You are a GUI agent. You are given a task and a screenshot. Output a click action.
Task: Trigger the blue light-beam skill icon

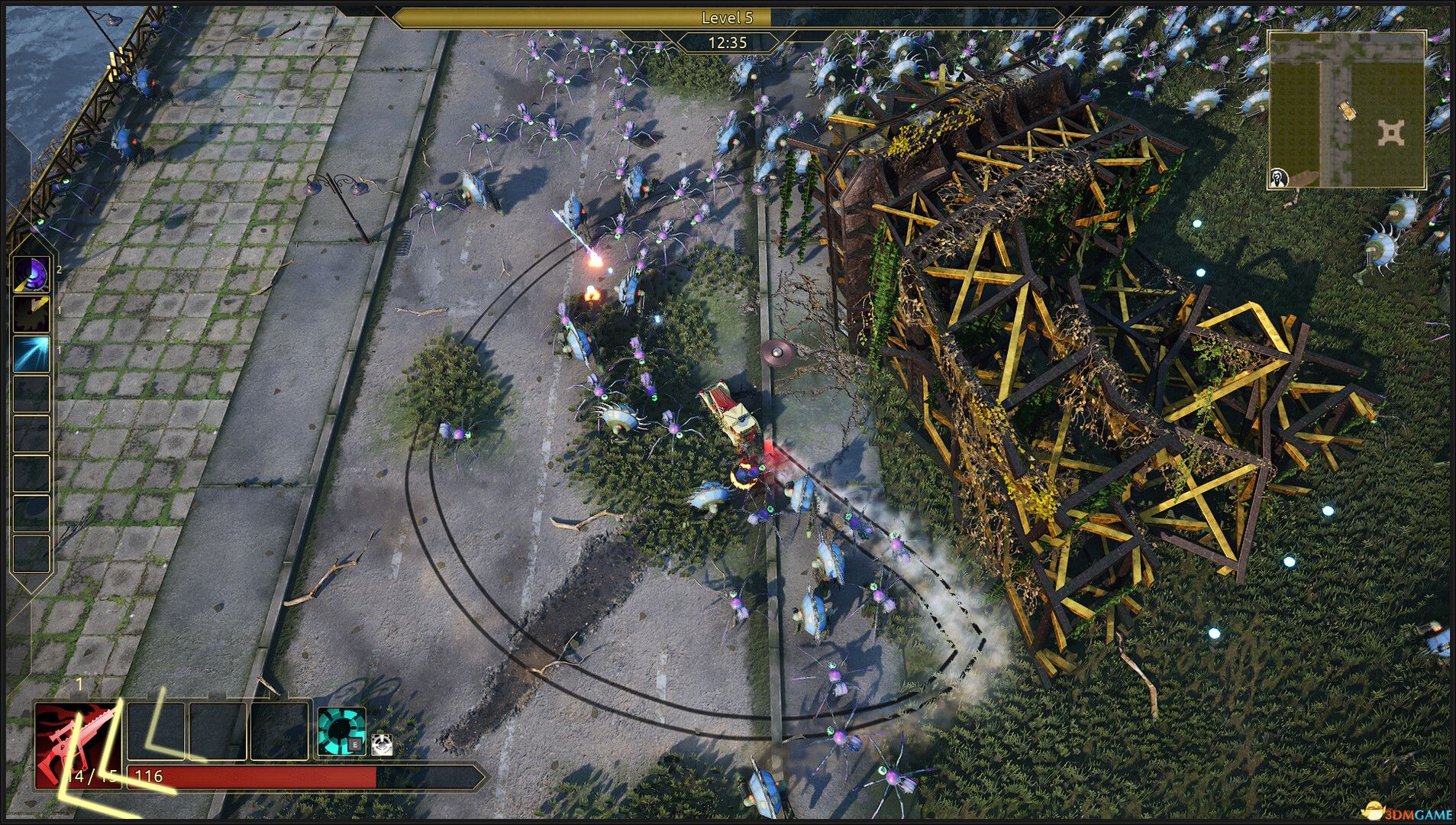(x=31, y=354)
